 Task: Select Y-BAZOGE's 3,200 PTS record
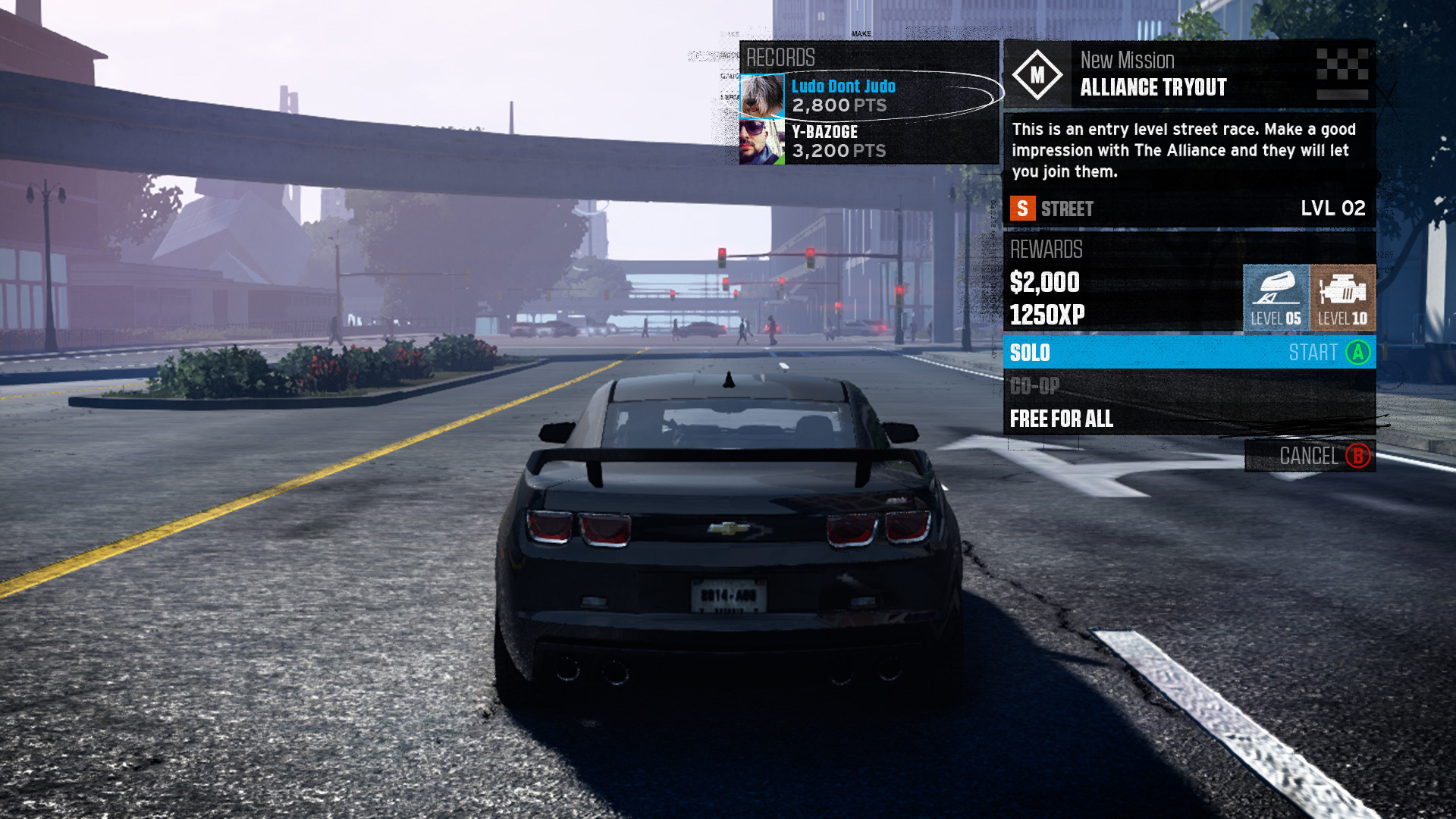[868, 142]
